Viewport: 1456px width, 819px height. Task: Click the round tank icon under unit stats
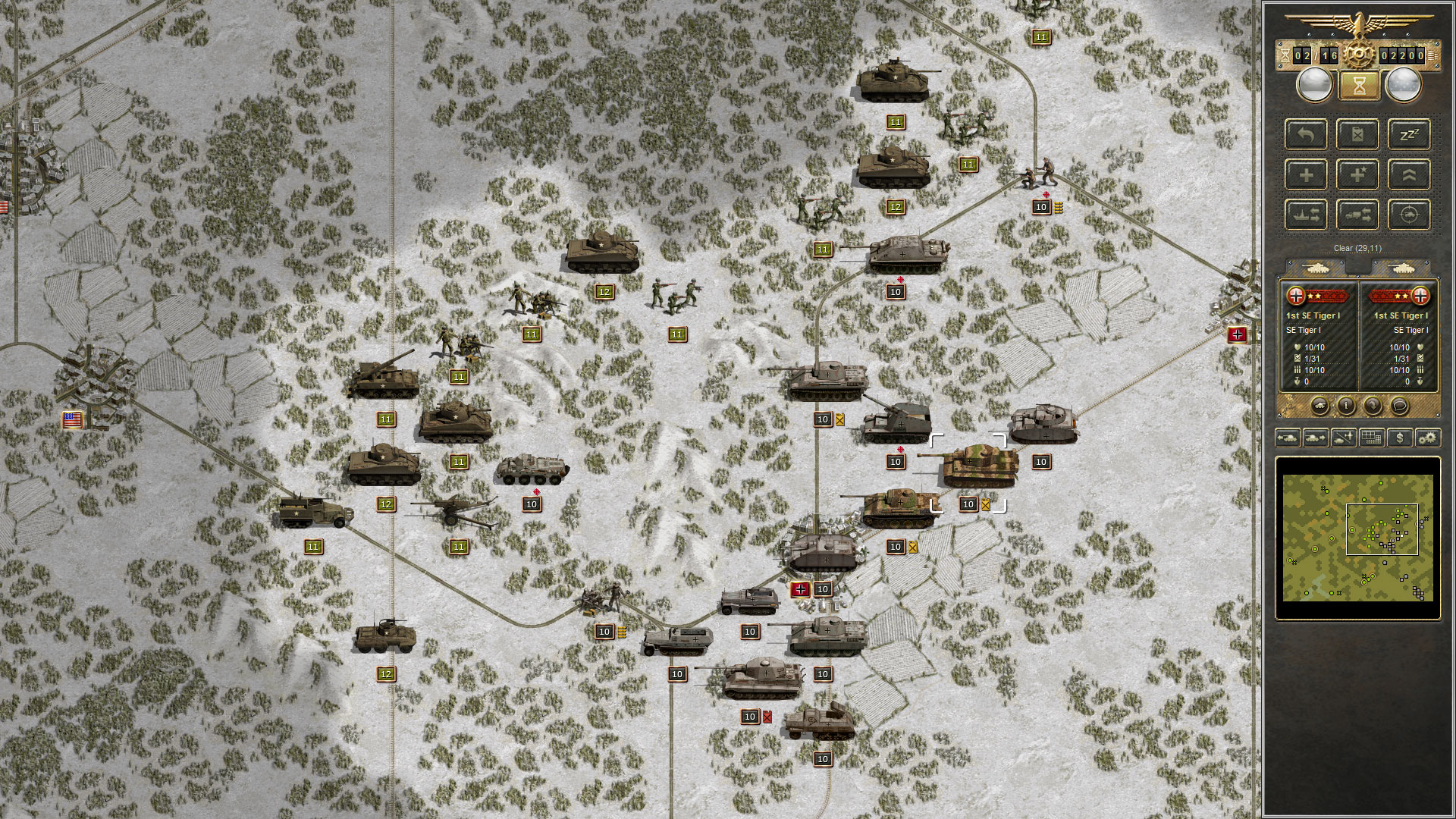coord(1319,406)
